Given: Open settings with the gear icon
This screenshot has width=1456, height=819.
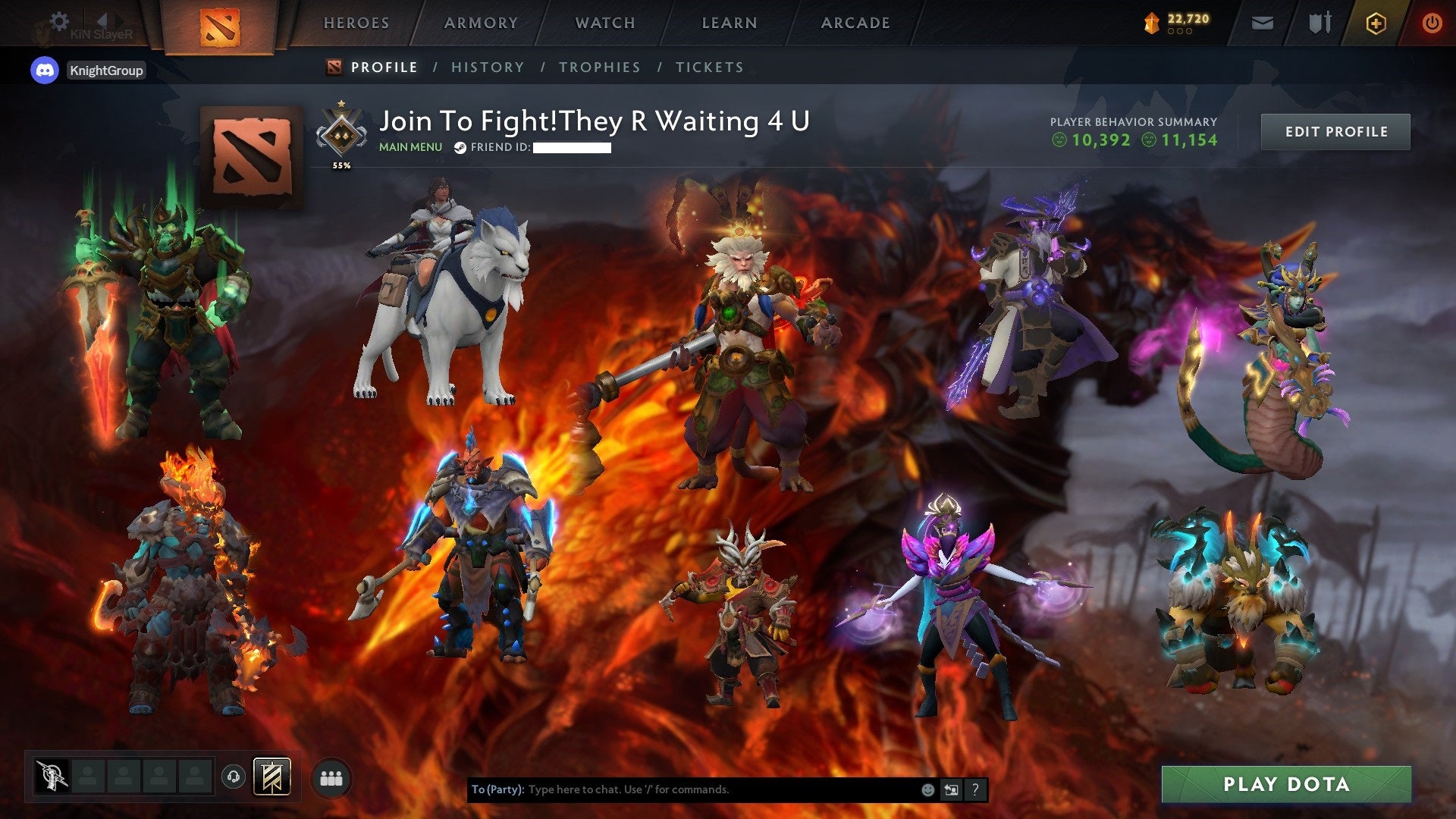Looking at the screenshot, I should click(59, 21).
